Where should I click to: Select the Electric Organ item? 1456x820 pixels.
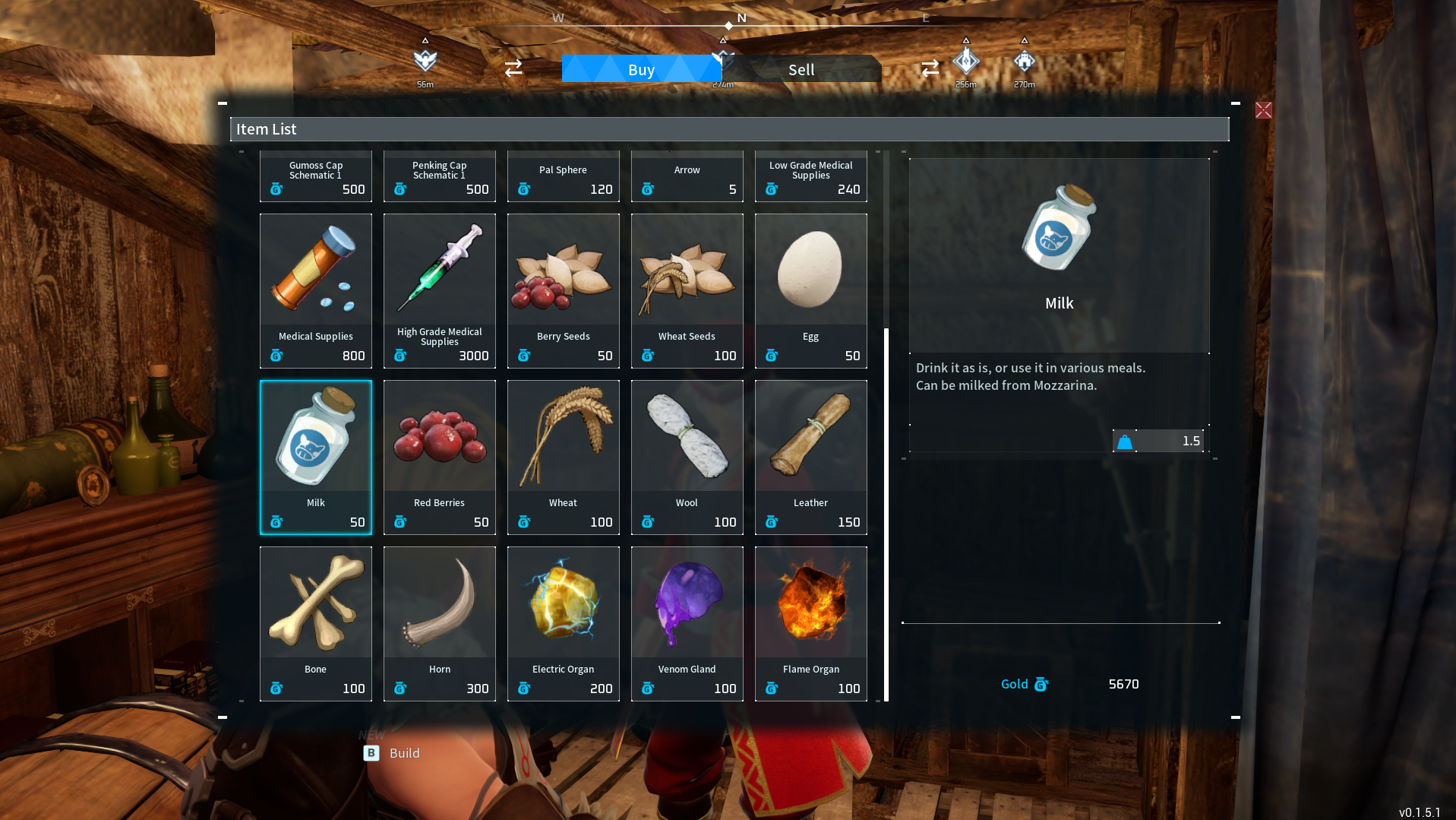[563, 623]
